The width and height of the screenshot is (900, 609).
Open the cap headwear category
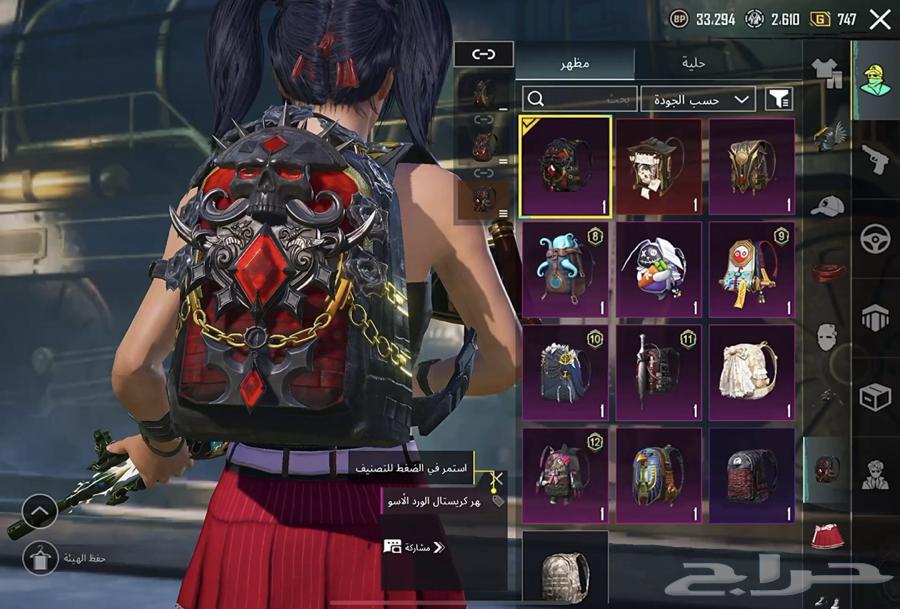click(x=827, y=206)
